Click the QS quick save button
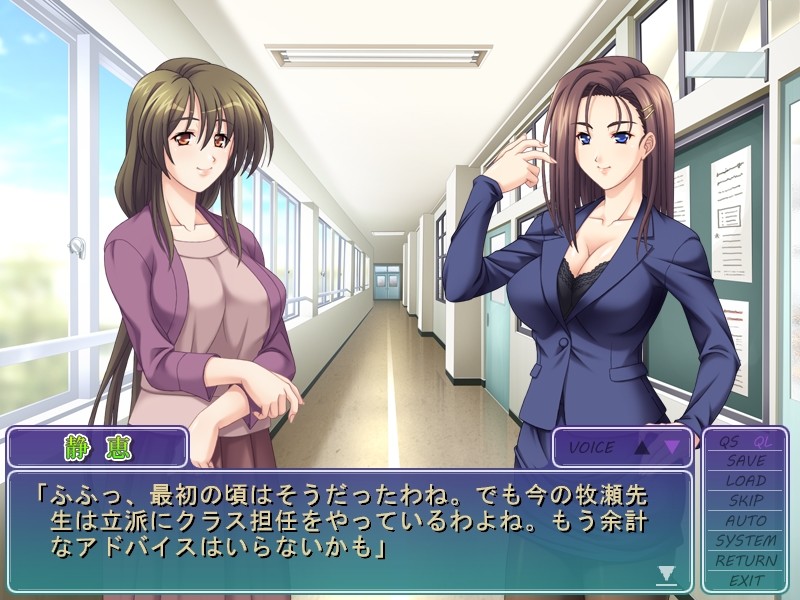Image resolution: width=800 pixels, height=600 pixels. click(x=728, y=442)
